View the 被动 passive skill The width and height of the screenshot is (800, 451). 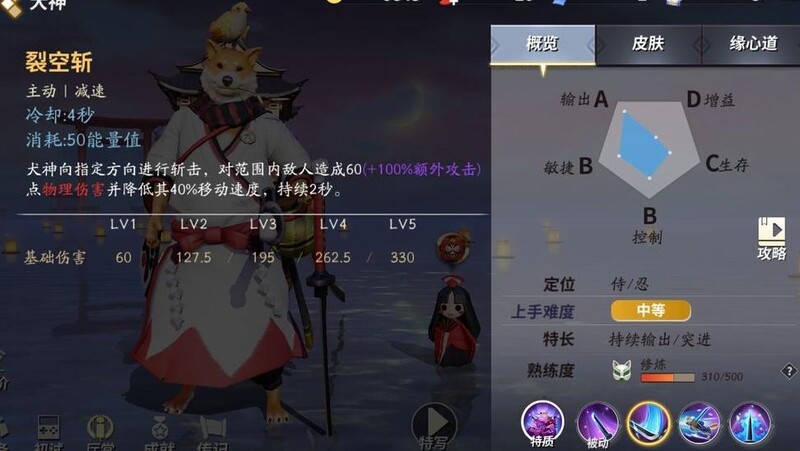click(597, 422)
